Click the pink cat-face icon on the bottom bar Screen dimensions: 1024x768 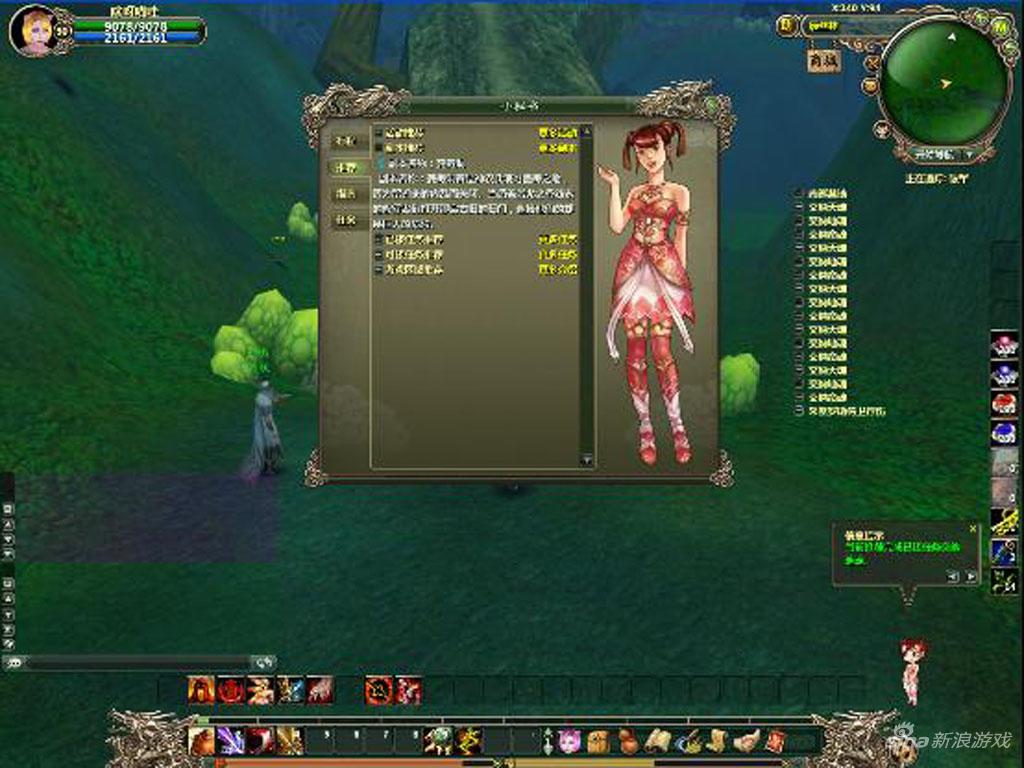(x=570, y=741)
